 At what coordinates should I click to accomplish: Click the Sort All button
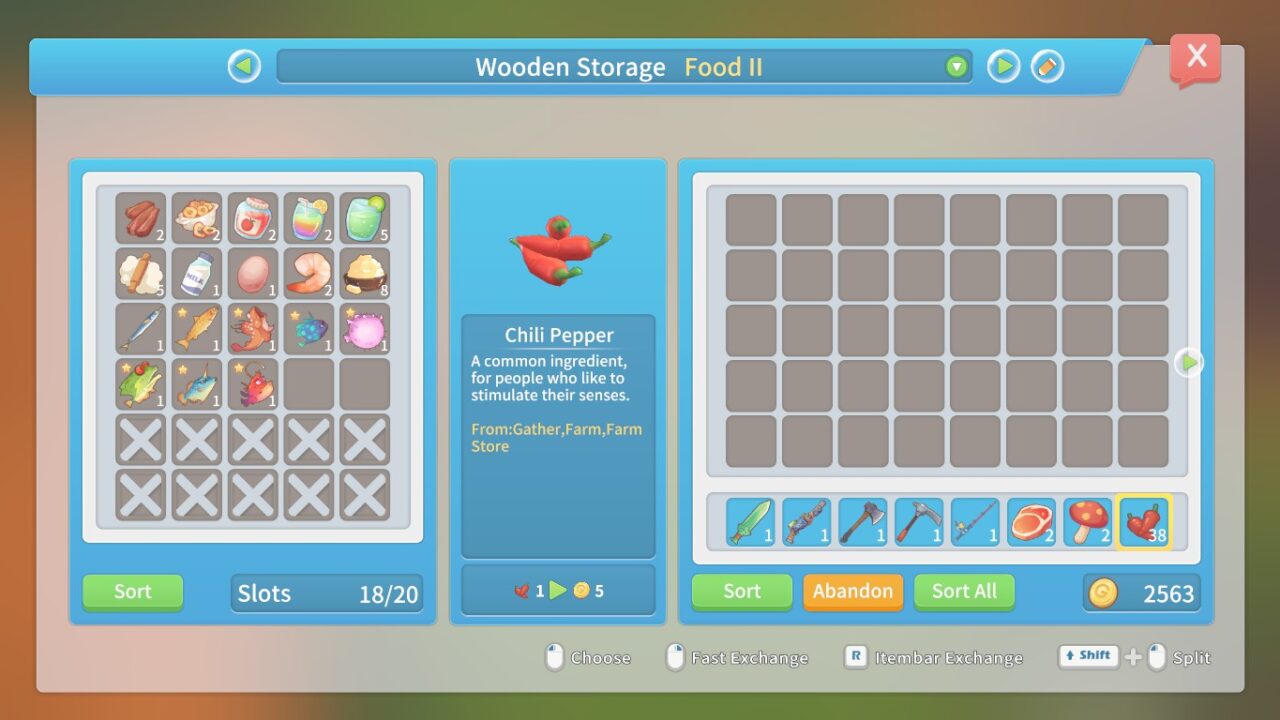(x=963, y=591)
